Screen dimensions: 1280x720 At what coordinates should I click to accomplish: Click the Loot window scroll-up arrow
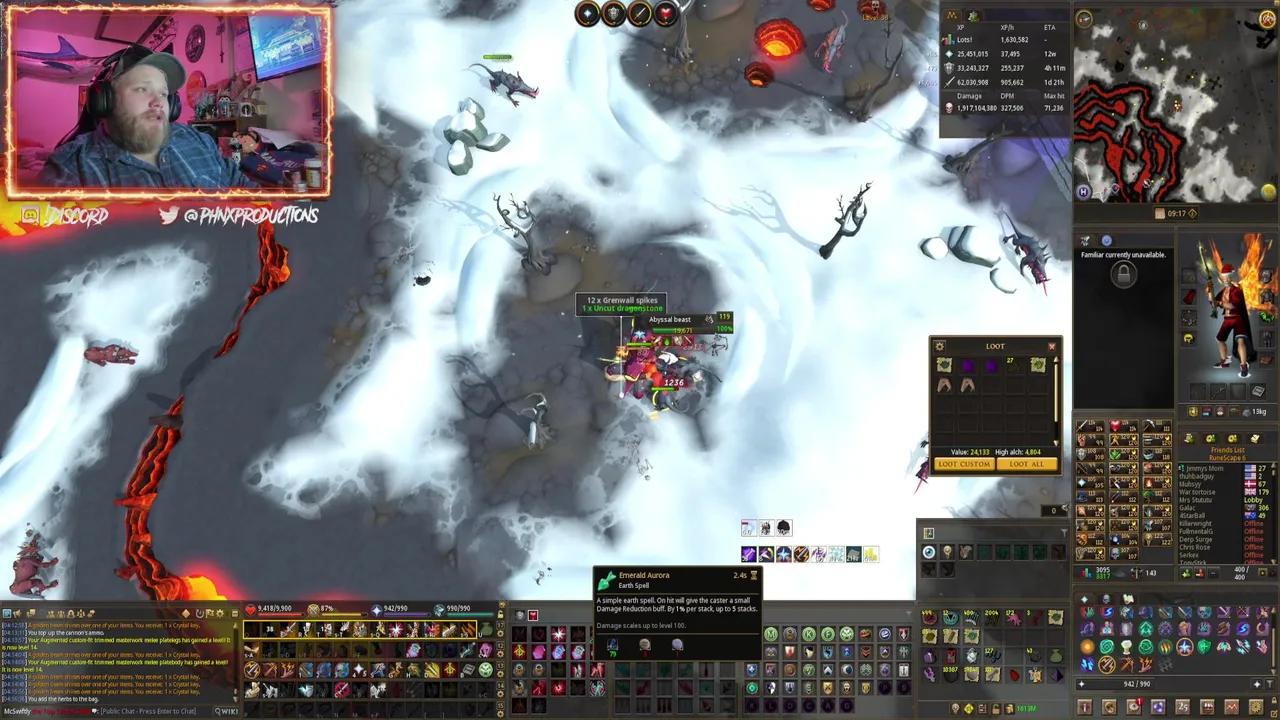tap(1056, 360)
